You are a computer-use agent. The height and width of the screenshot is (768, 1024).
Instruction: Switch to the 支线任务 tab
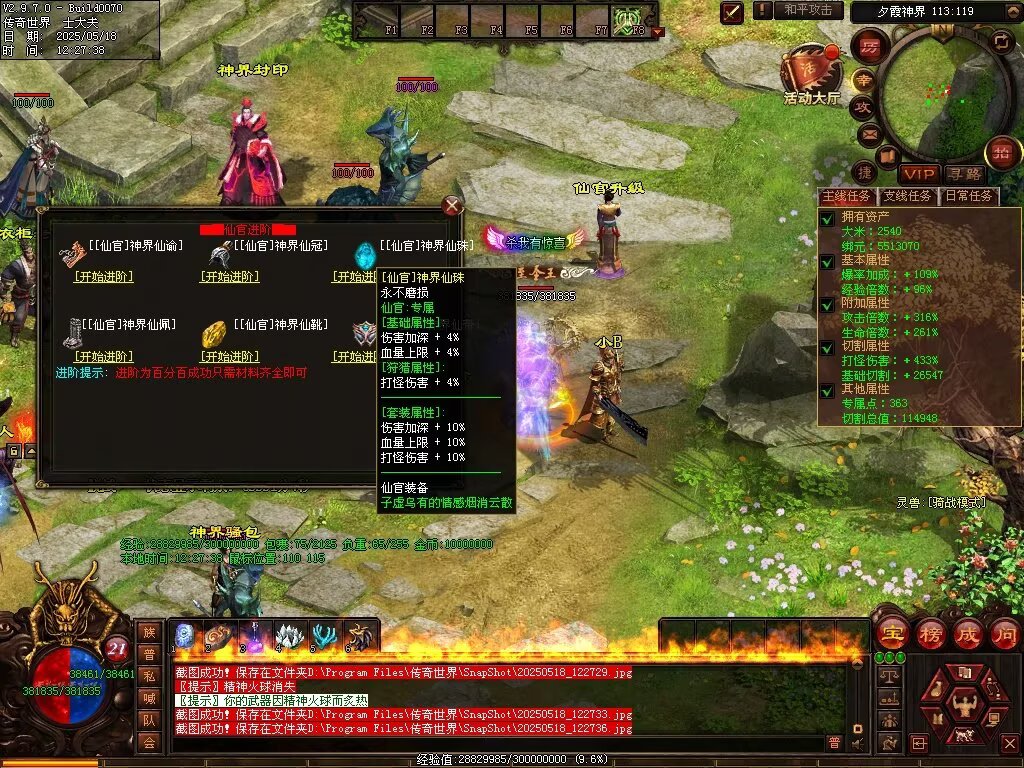(x=908, y=196)
